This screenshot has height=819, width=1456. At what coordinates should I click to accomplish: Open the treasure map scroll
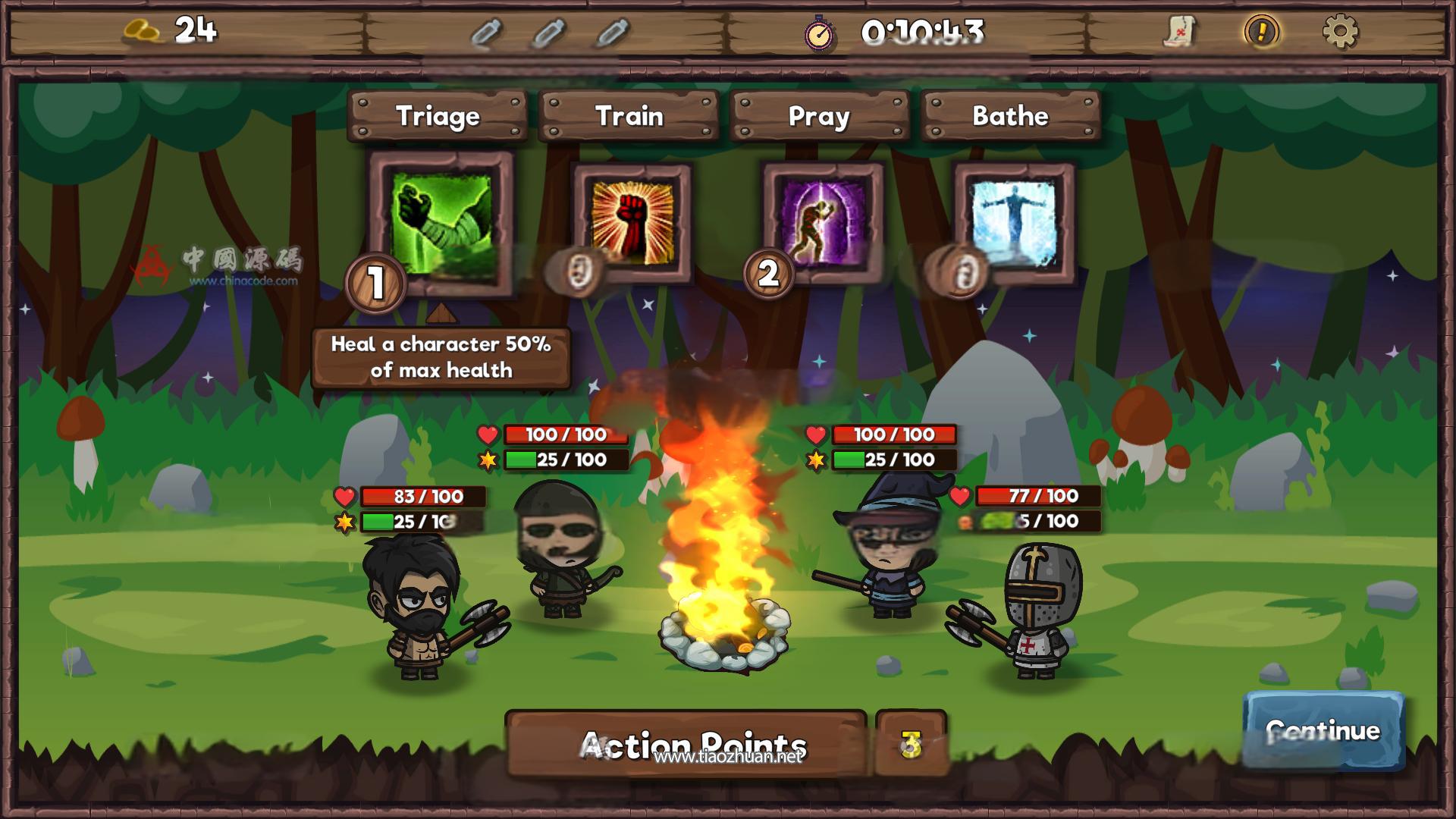point(1179,32)
